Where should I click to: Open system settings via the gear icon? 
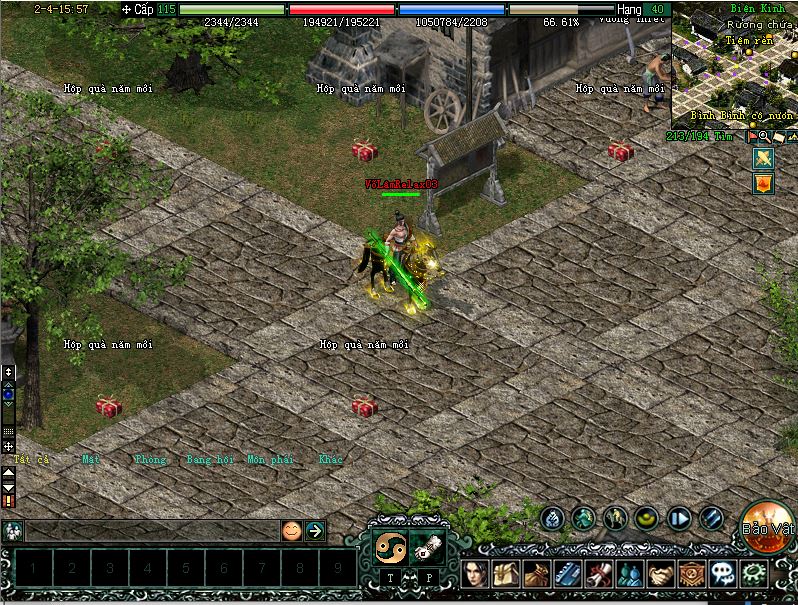point(754,573)
